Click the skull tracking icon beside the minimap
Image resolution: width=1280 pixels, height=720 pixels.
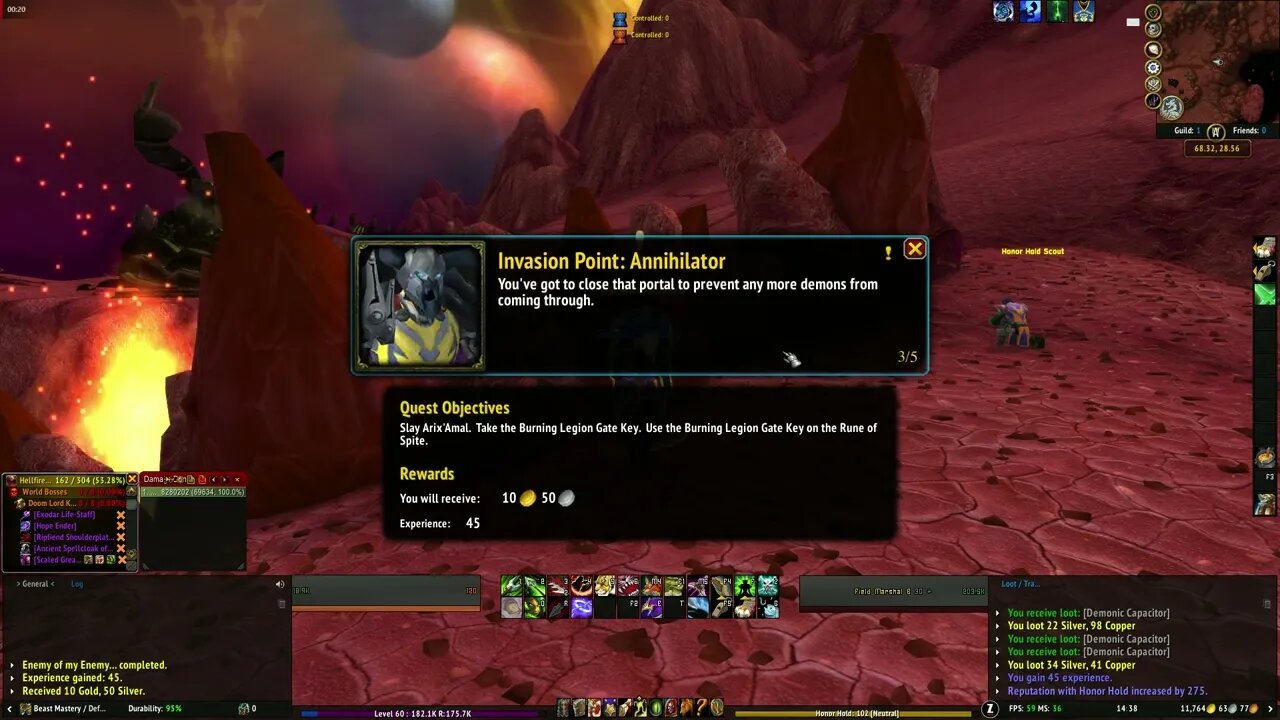1152,28
